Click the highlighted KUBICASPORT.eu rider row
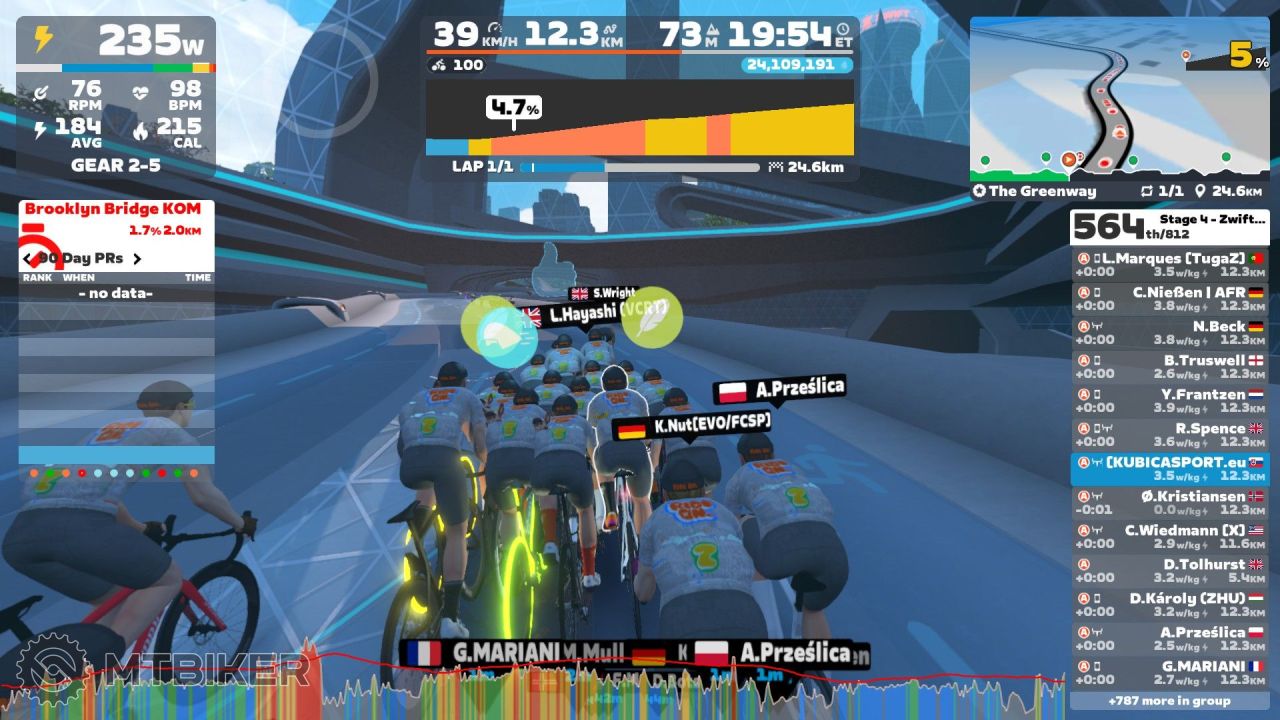Viewport: 1280px width, 720px height. 1169,469
